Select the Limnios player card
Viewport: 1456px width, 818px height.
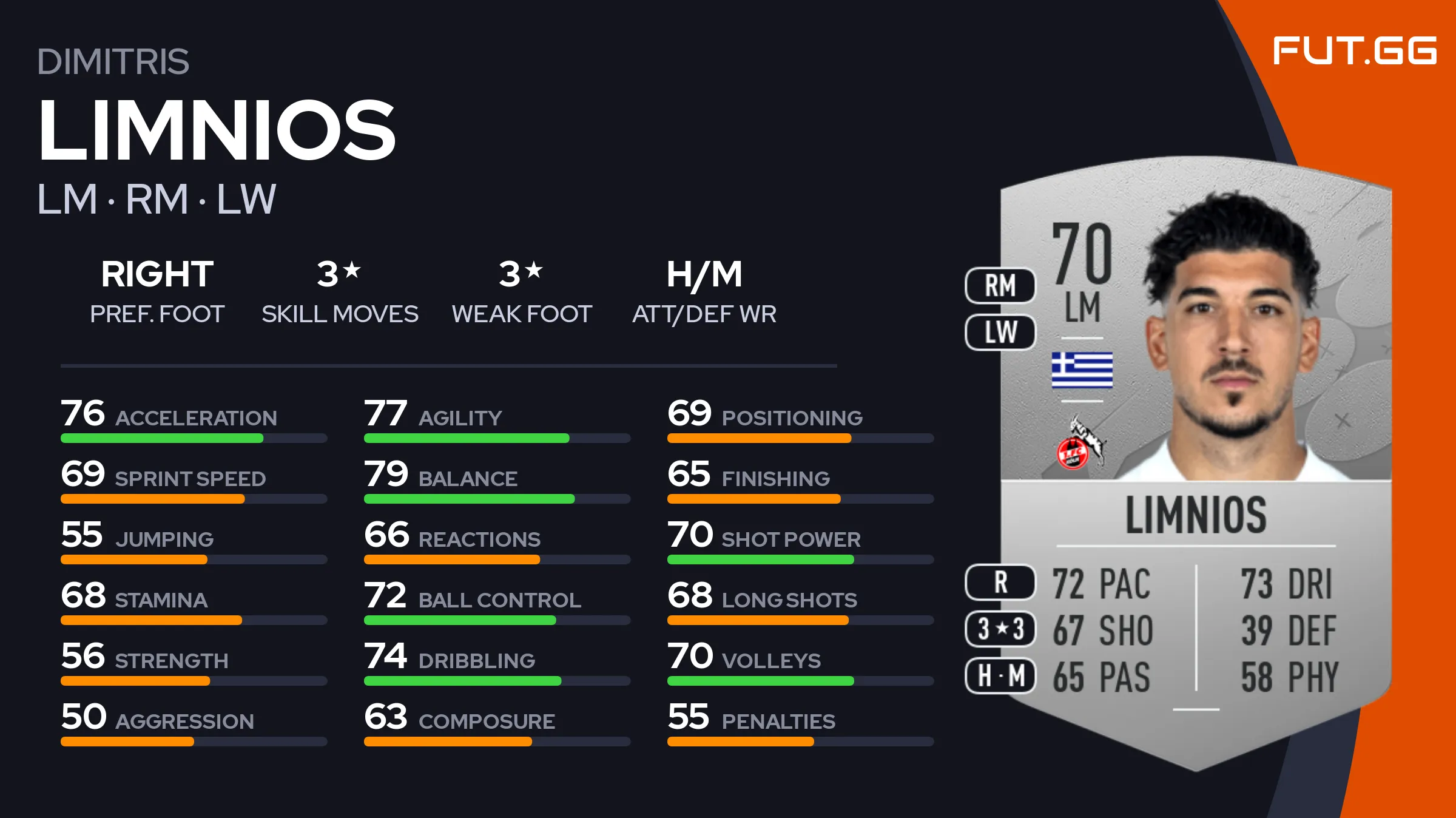[x=1195, y=461]
